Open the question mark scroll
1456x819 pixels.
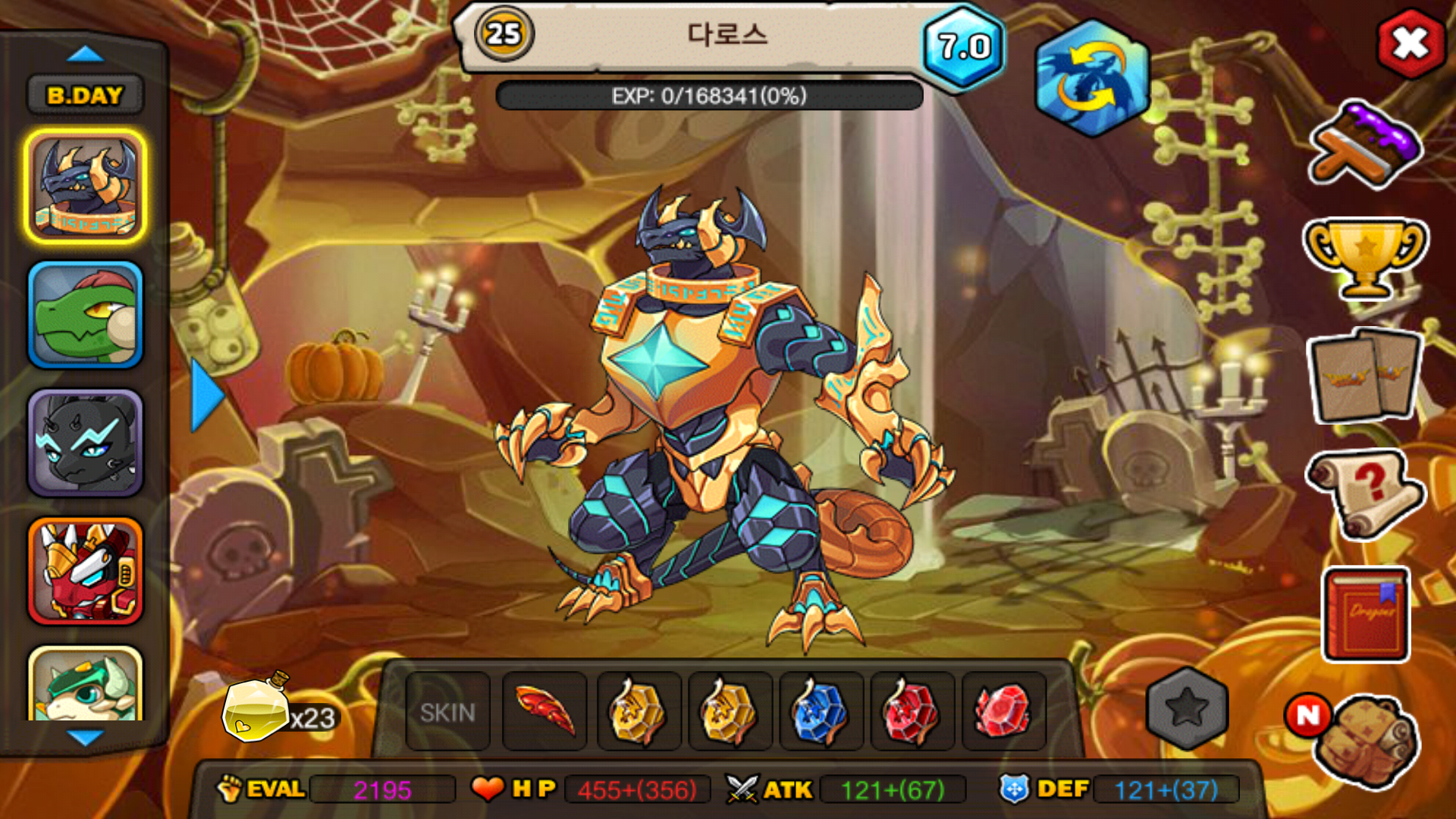tap(1365, 493)
